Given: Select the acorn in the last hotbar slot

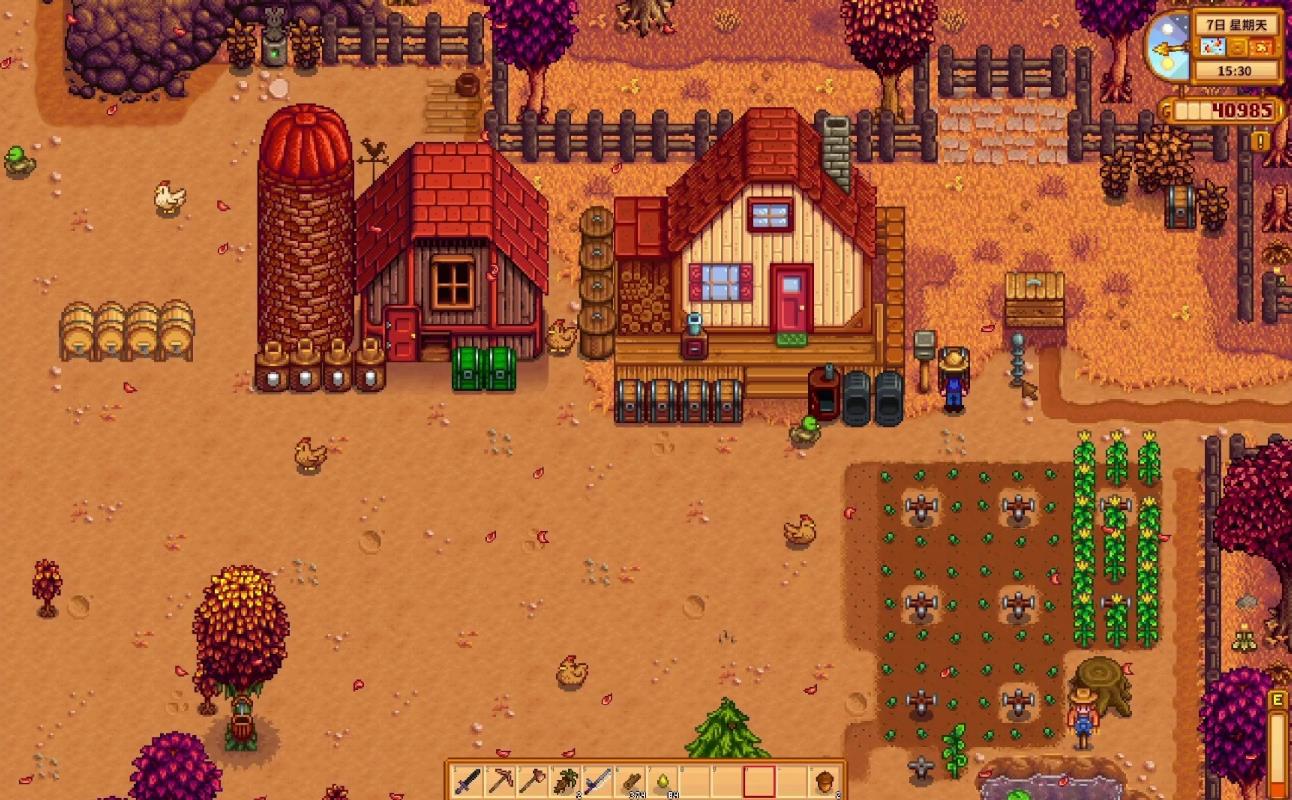Looking at the screenshot, I should 825,781.
